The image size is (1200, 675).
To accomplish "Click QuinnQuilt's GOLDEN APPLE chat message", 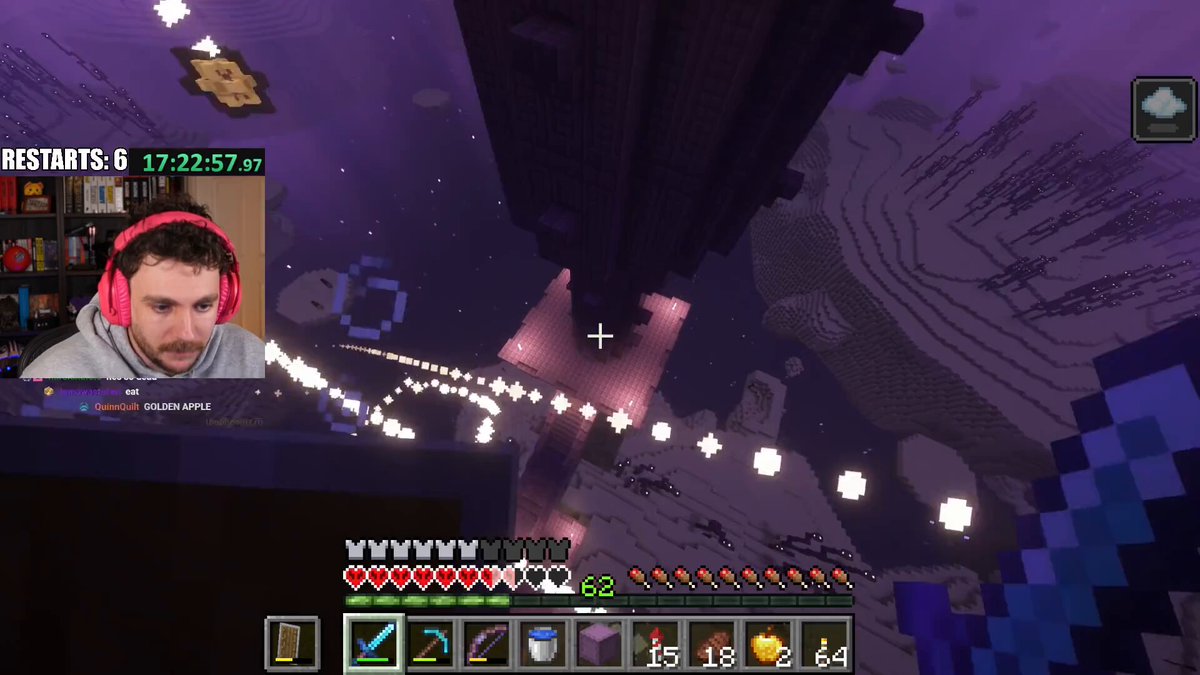I will [176, 407].
